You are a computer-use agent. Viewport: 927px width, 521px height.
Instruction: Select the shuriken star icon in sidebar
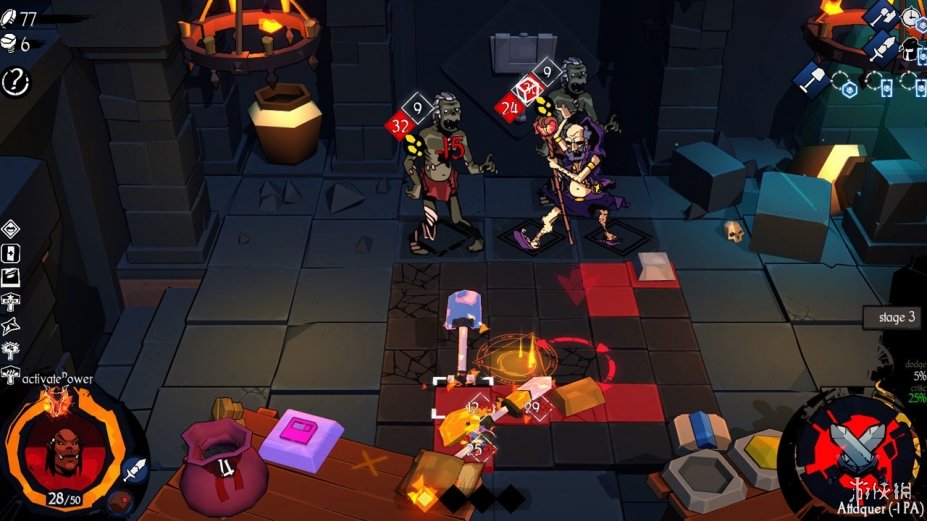(x=11, y=325)
